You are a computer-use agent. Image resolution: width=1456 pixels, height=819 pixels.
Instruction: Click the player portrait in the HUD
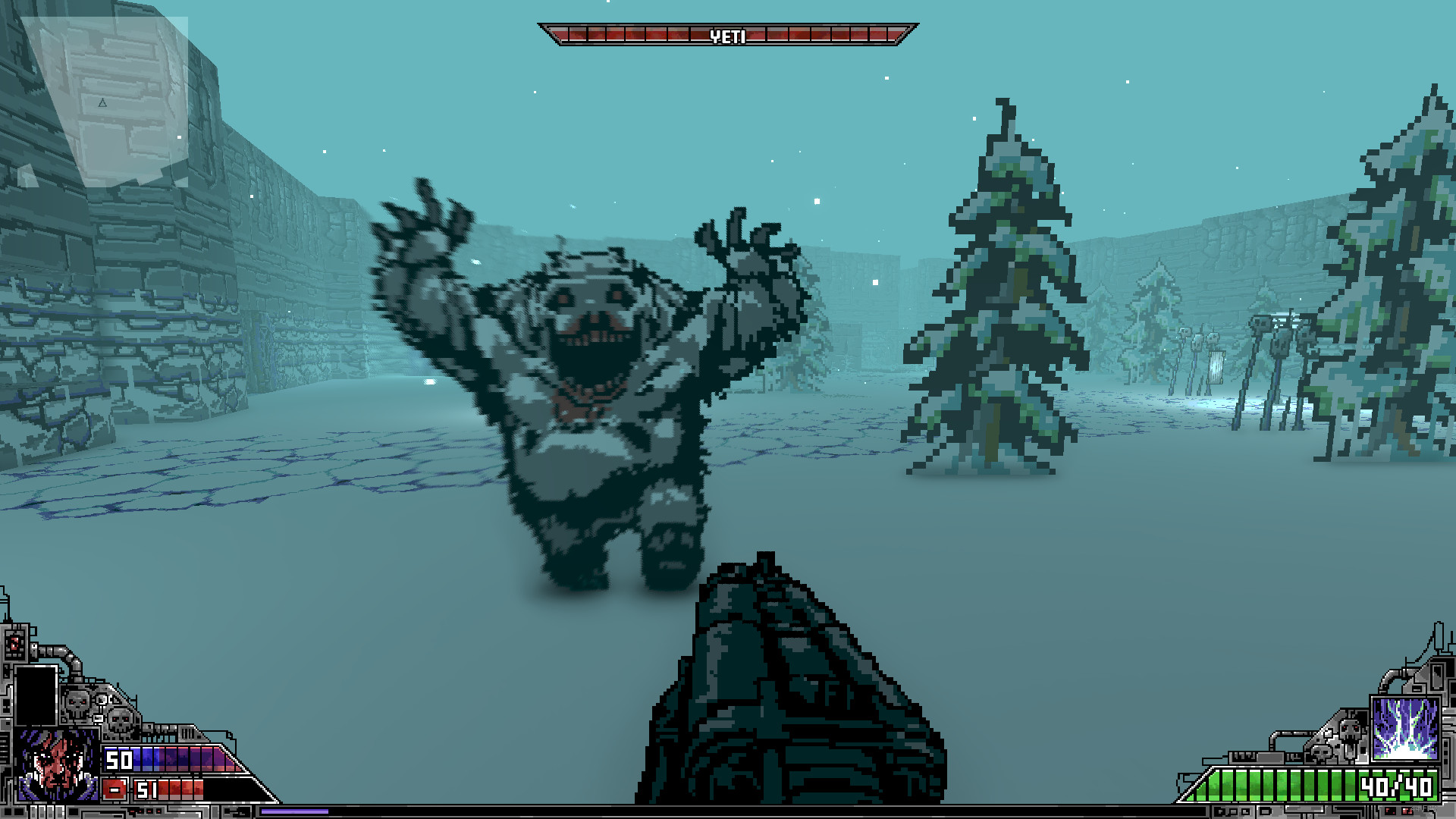pyautogui.click(x=57, y=767)
